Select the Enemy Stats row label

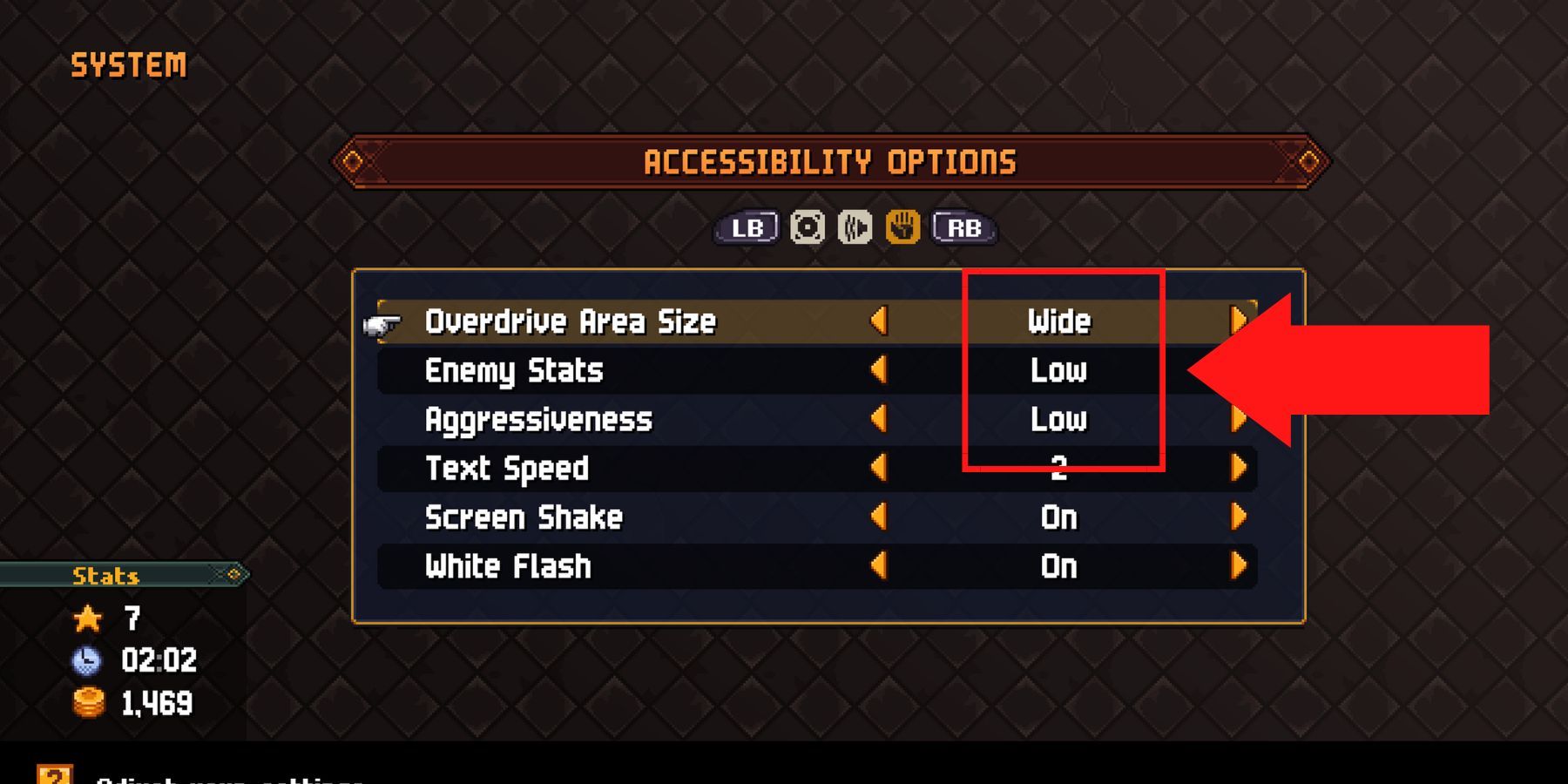click(512, 370)
